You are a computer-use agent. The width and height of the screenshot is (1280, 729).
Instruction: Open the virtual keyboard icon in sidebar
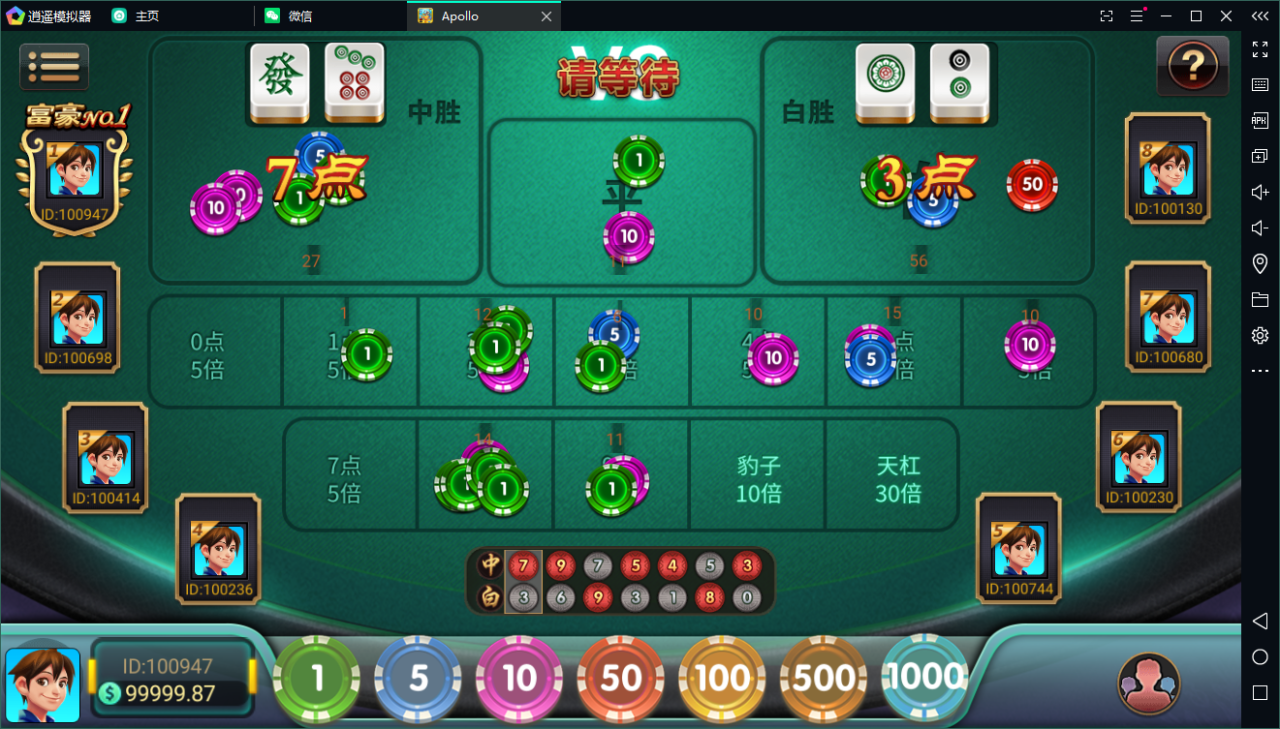coord(1259,85)
